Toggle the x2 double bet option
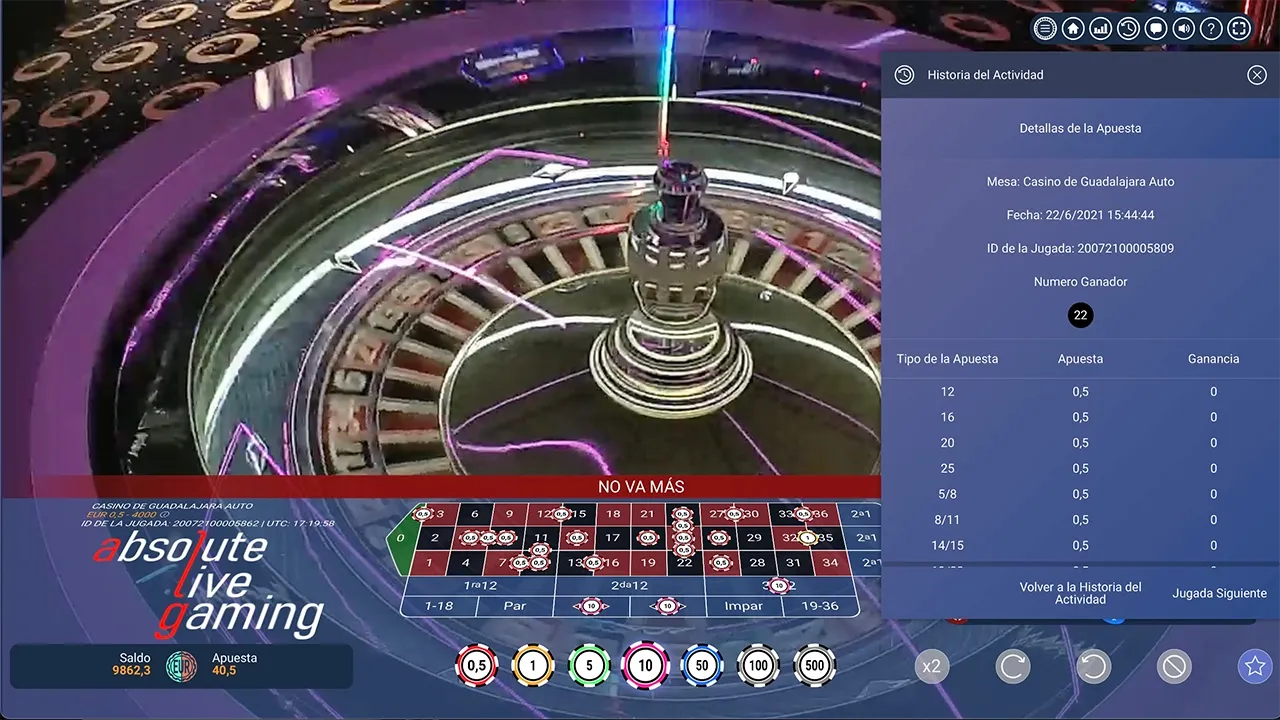 click(x=932, y=666)
